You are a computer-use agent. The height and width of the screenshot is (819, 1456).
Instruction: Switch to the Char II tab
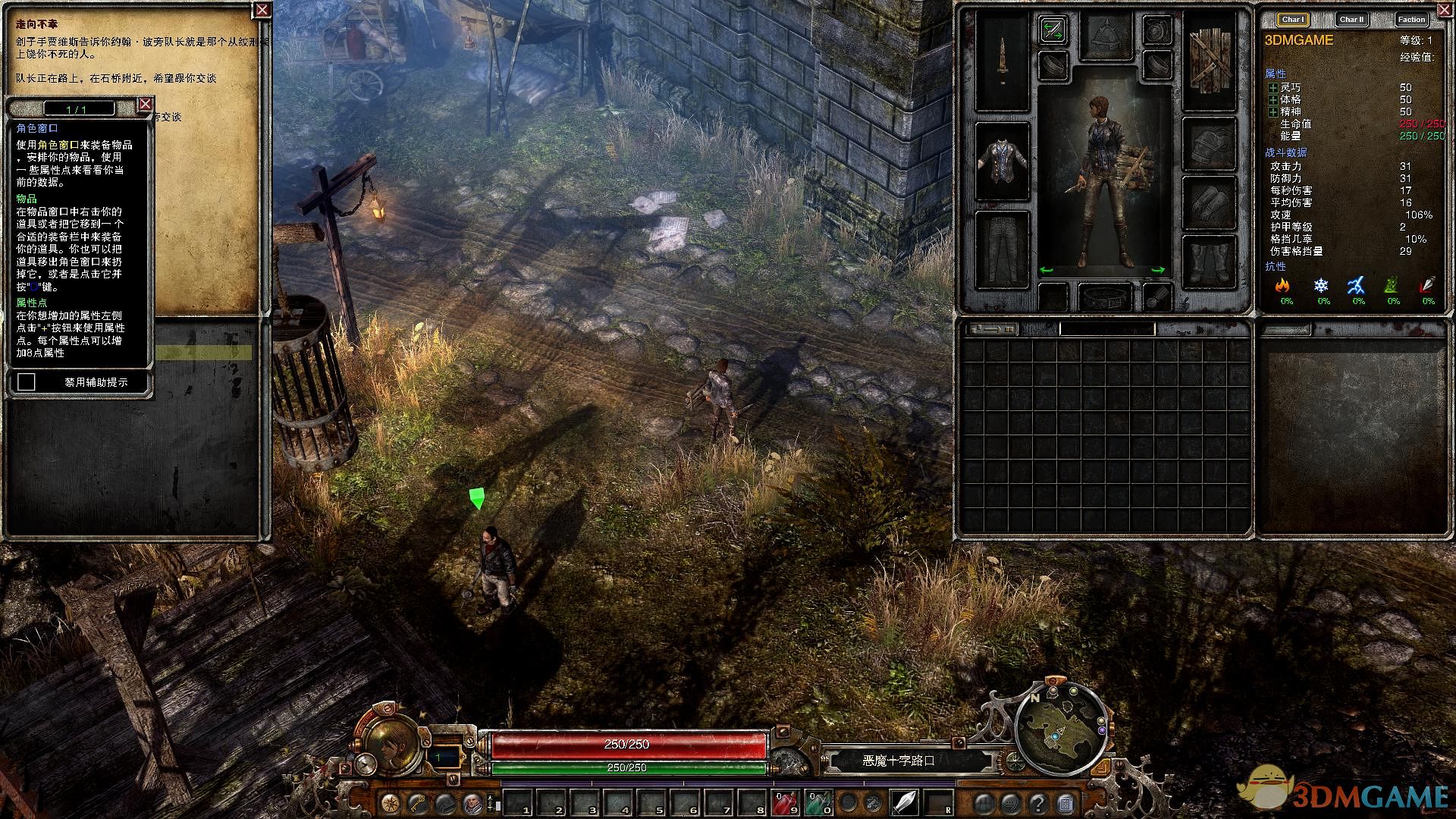(1351, 20)
